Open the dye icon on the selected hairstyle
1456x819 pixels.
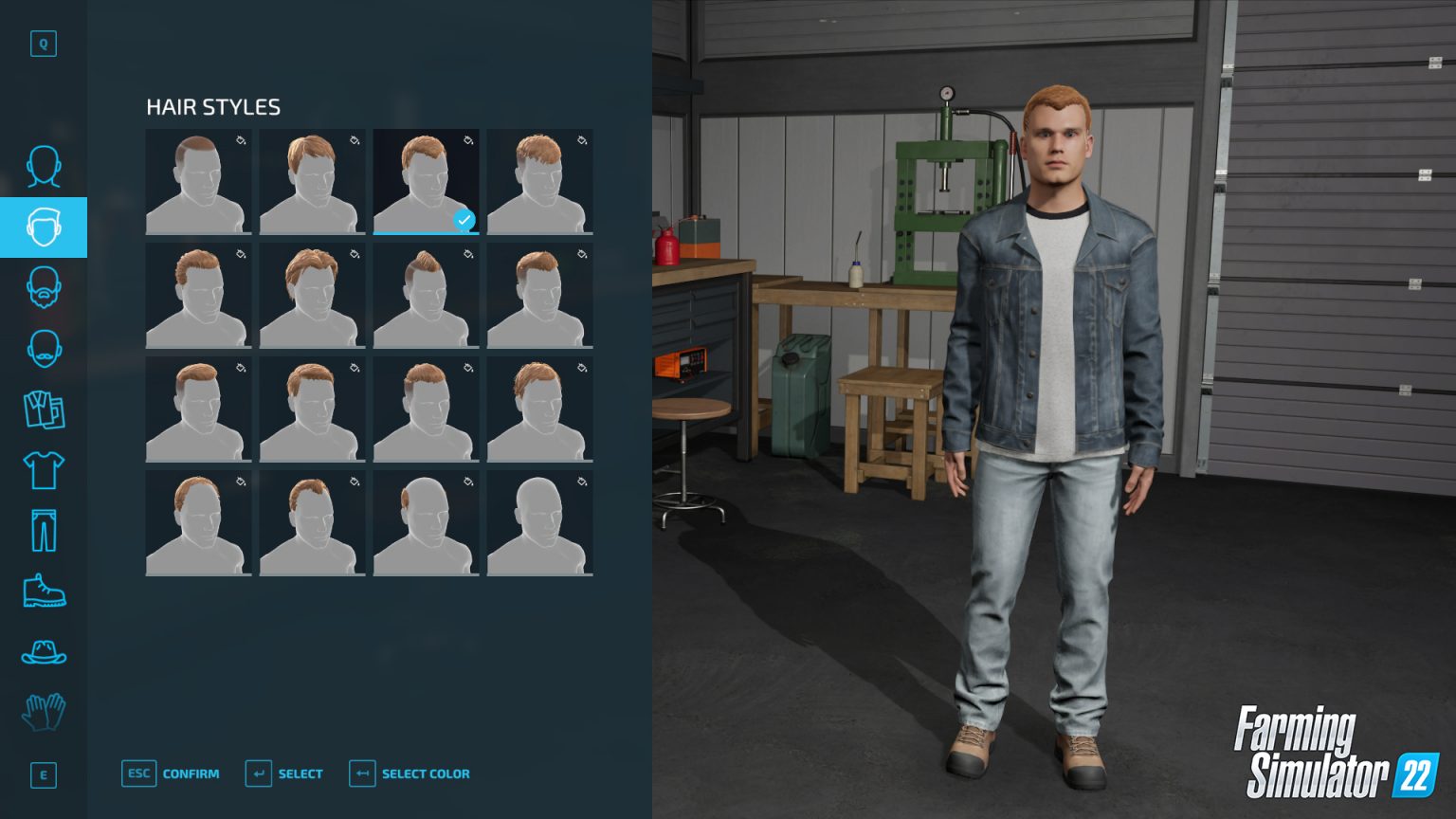(x=466, y=140)
